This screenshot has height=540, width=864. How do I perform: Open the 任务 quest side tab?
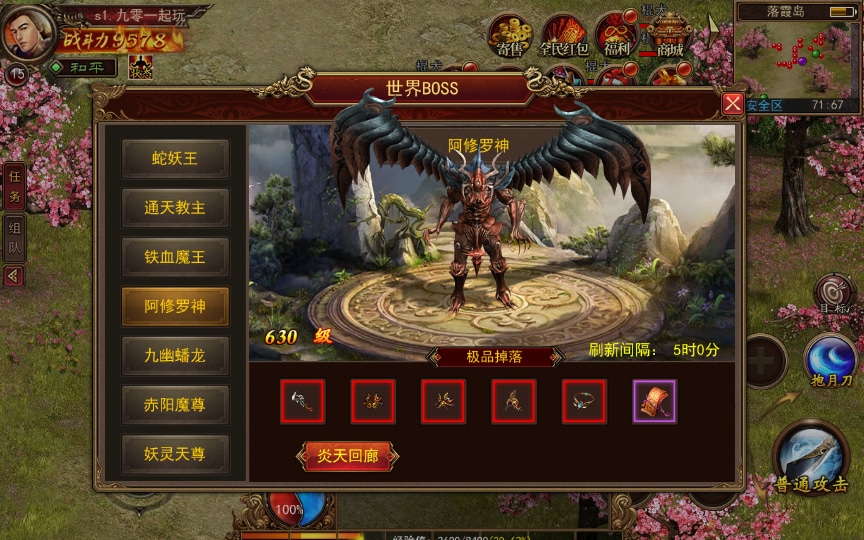point(14,187)
